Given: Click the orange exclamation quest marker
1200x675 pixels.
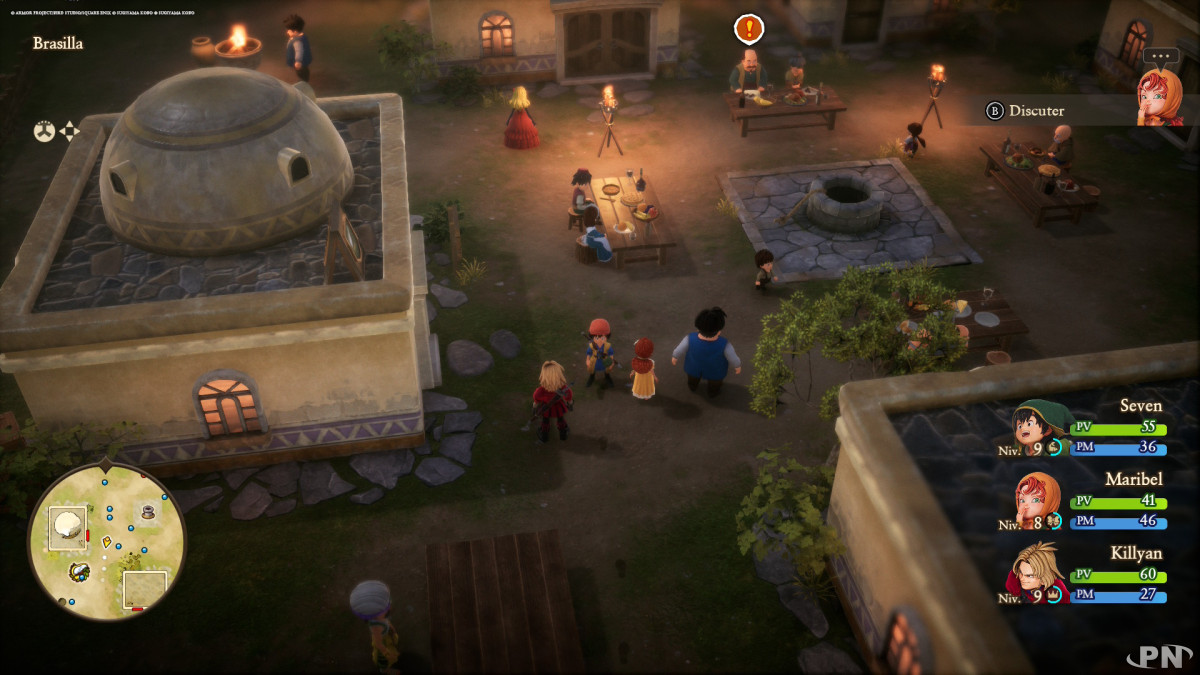Looking at the screenshot, I should 748,28.
